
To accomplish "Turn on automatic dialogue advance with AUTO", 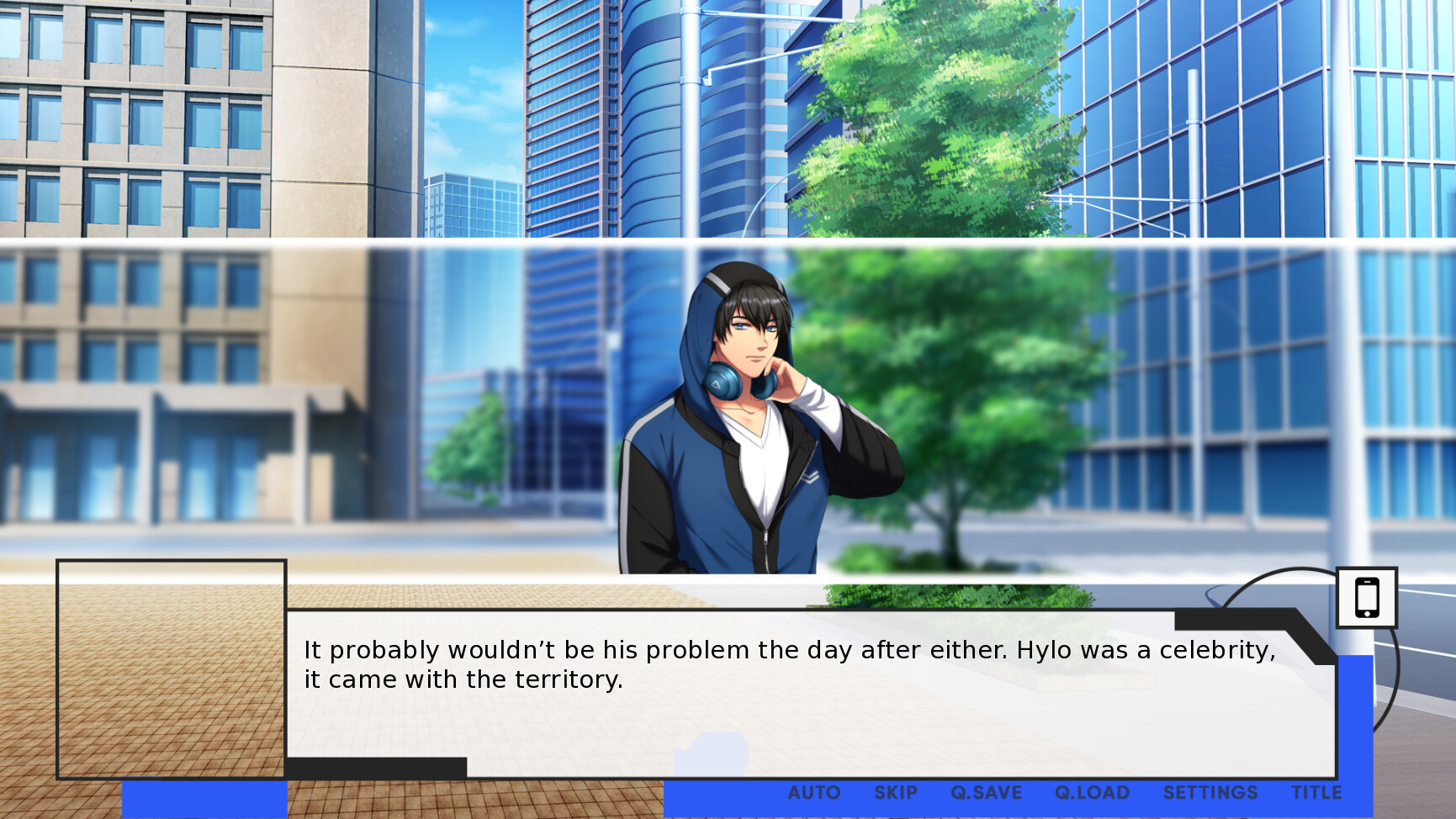I will 813,792.
